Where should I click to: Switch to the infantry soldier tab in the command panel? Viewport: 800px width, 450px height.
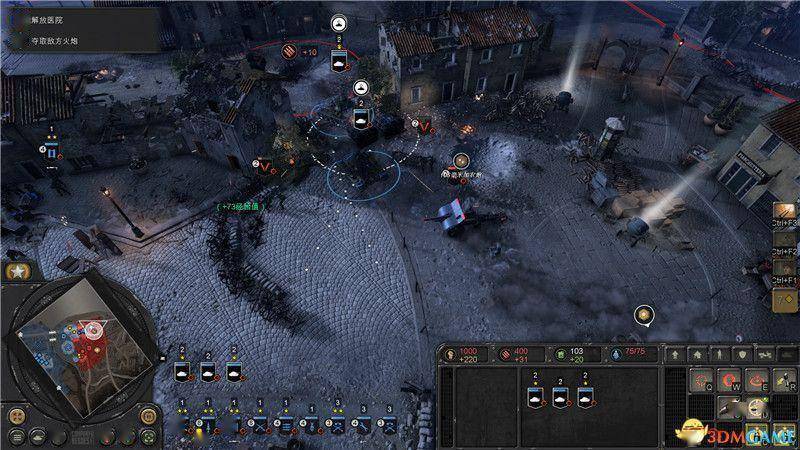pos(721,354)
